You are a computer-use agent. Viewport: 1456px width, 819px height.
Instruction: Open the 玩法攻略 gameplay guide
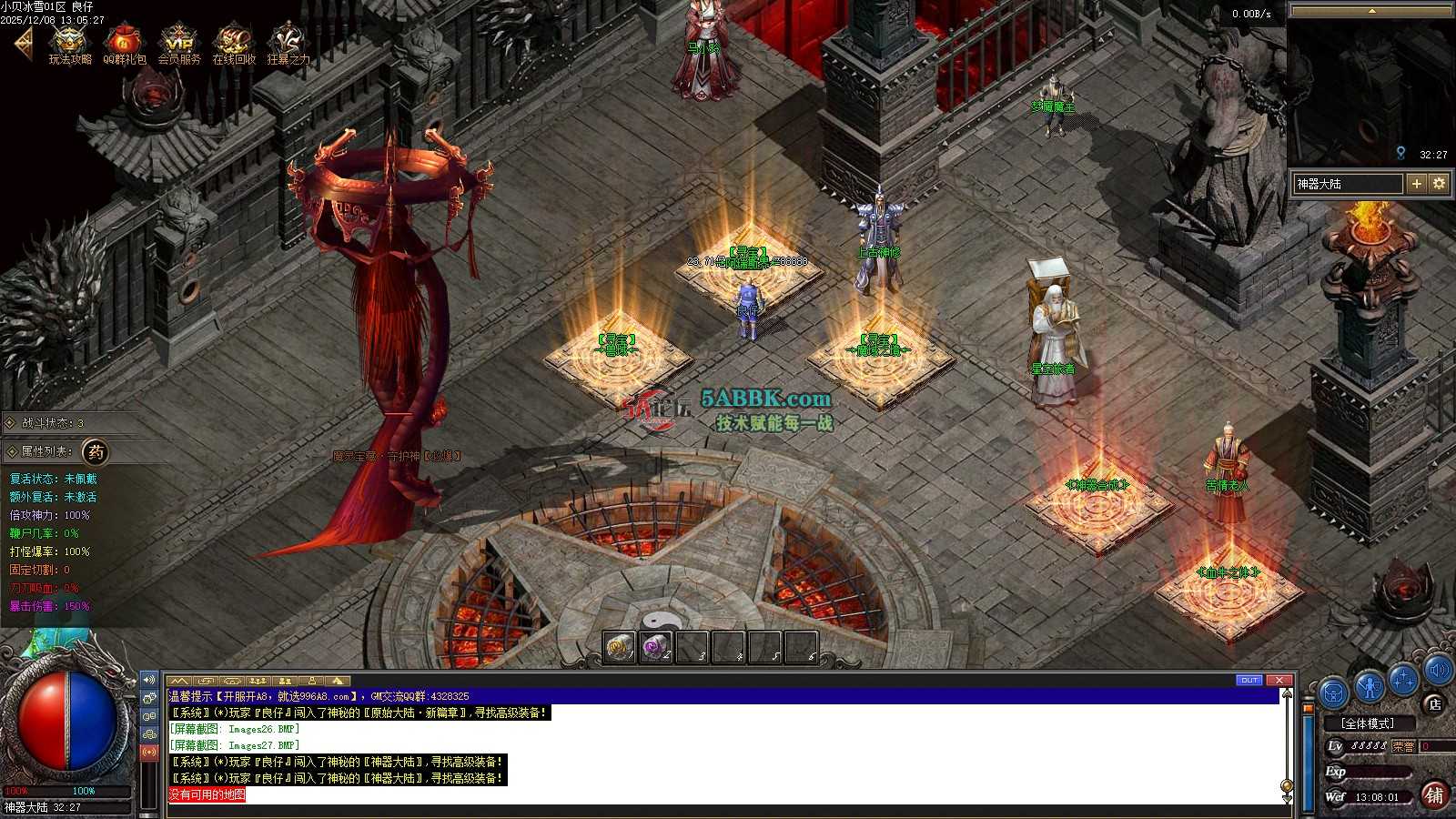70,44
